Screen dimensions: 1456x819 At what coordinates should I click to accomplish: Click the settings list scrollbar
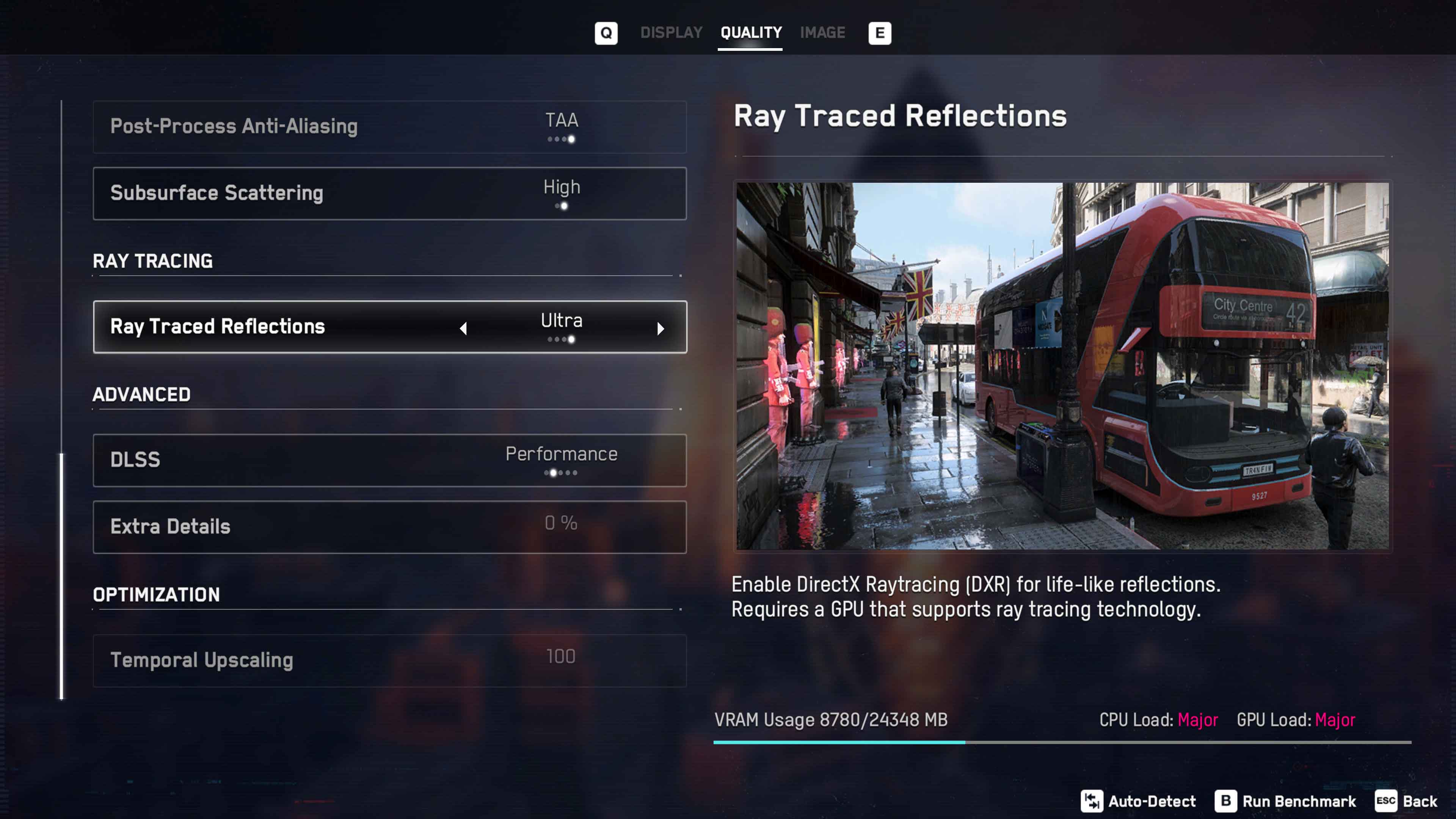(x=61, y=576)
